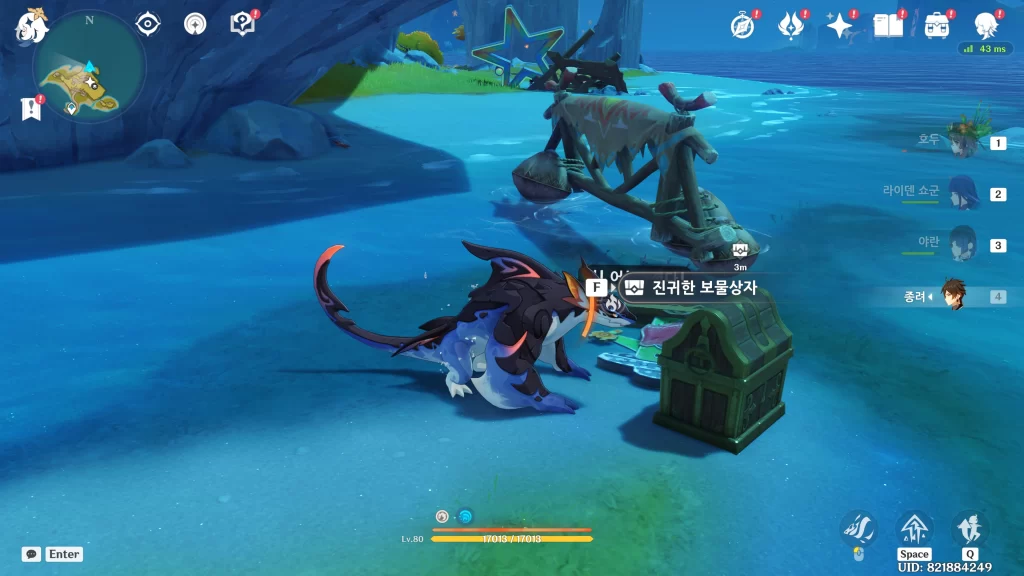
Task: Activate the upward arrow jump skill
Action: coord(914,527)
